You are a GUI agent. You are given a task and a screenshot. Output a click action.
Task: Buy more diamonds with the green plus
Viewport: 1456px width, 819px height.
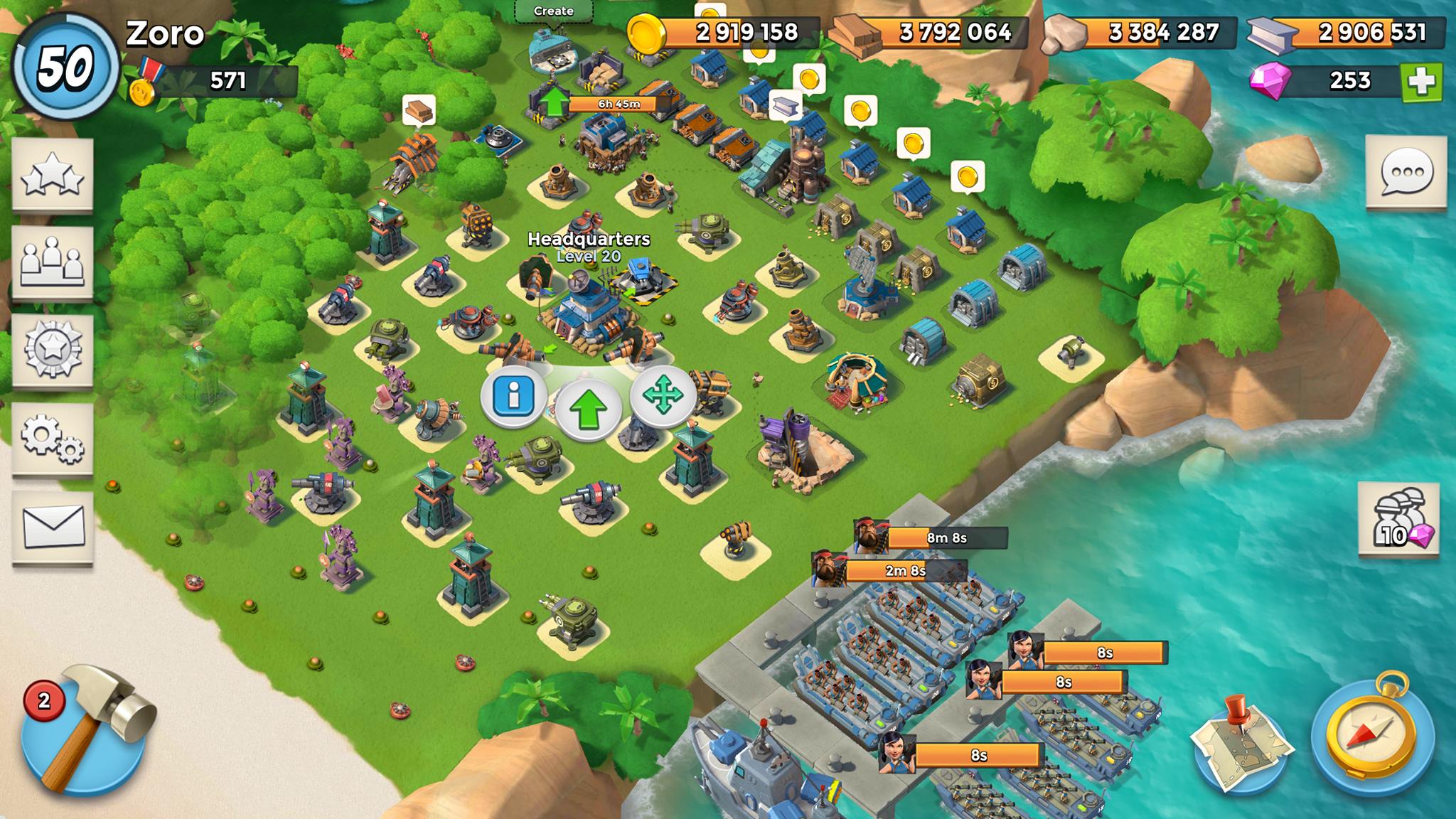coord(1420,82)
